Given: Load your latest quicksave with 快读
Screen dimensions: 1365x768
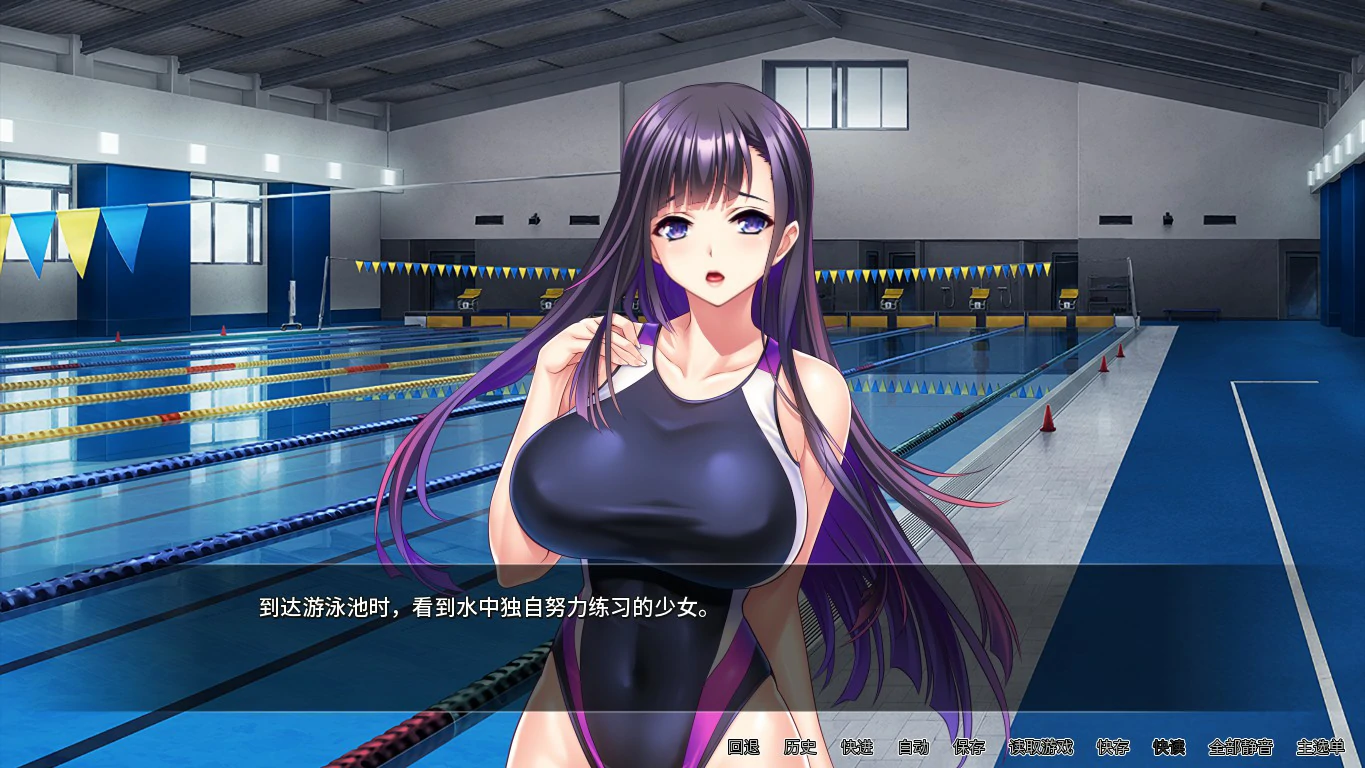Looking at the screenshot, I should click(1169, 748).
